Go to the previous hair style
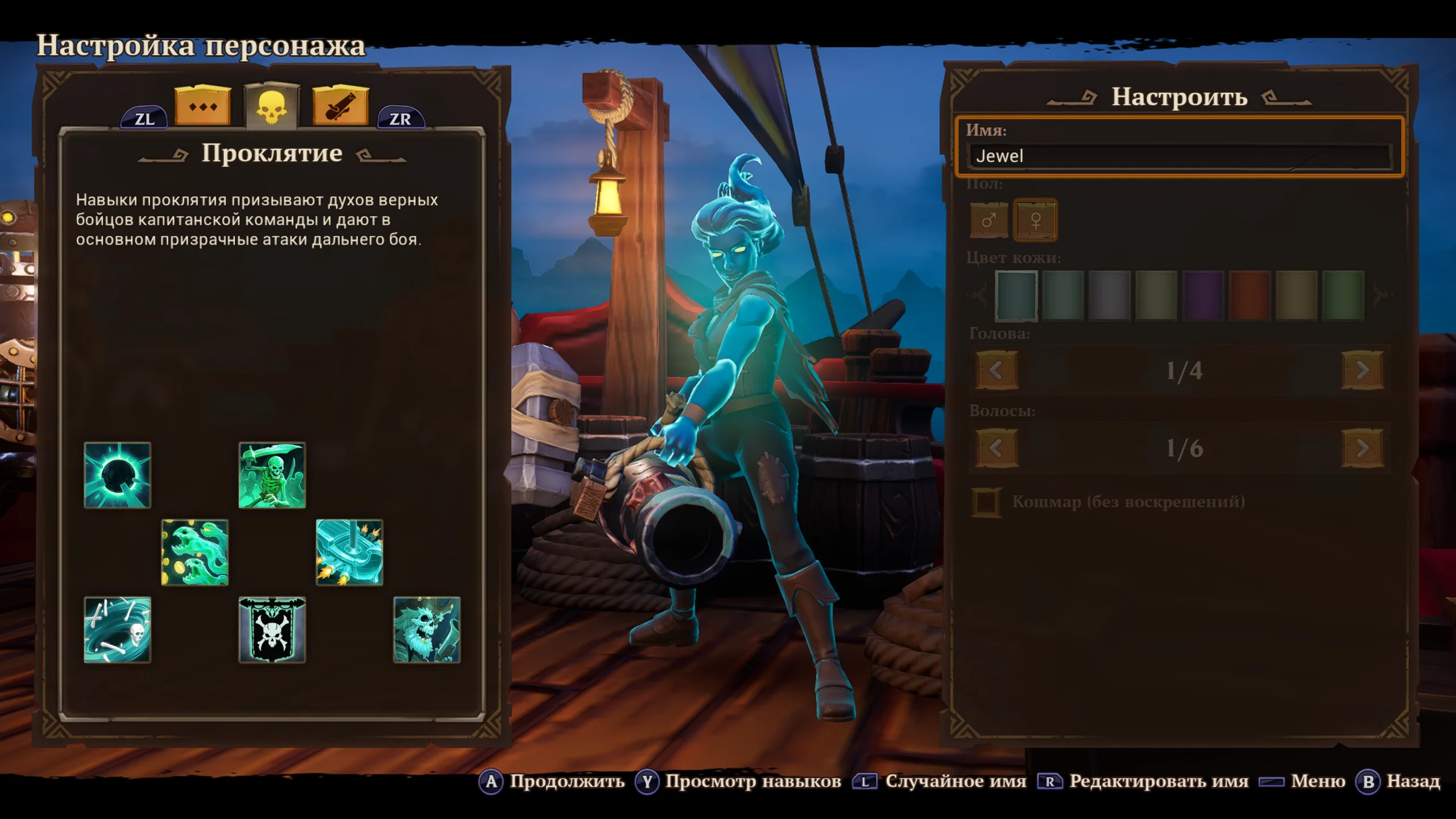The image size is (1456, 819). click(x=996, y=448)
